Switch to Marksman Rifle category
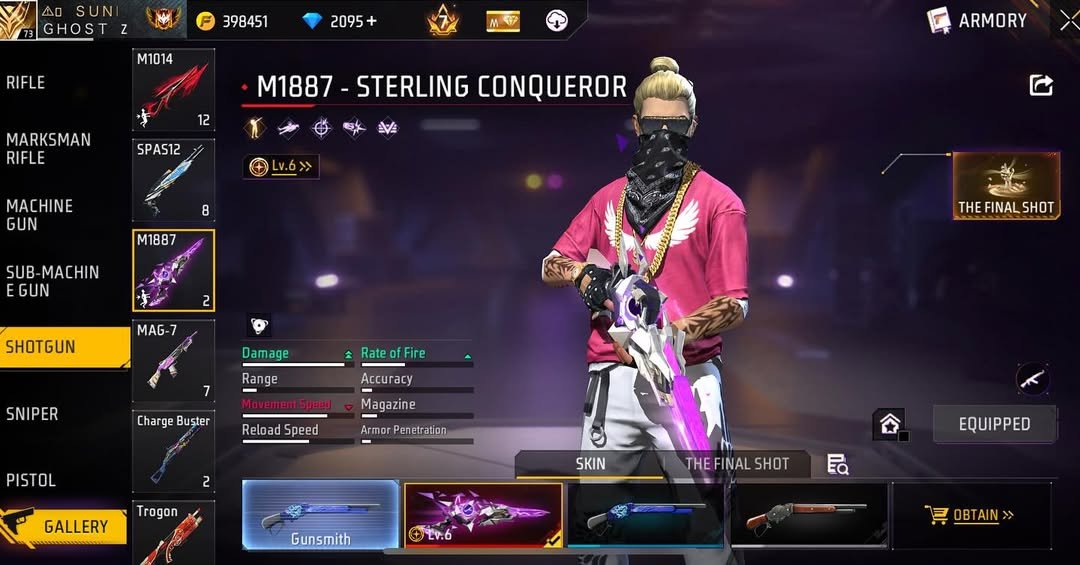 (48, 149)
